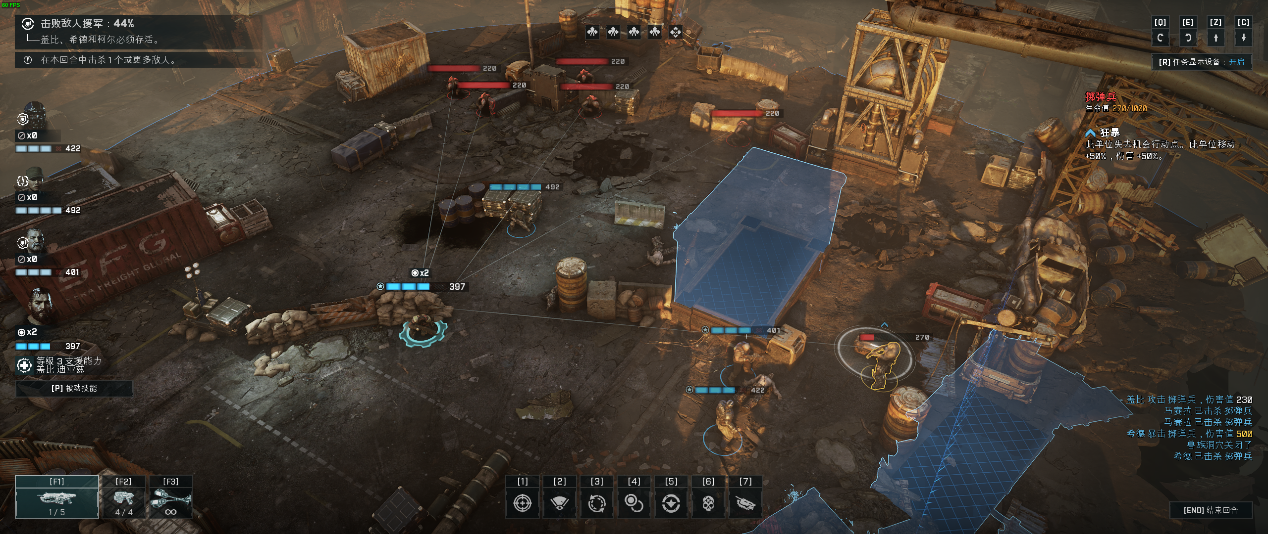The image size is (1268, 534).
Task: Activate the crosshair shoot ability
Action: (521, 503)
